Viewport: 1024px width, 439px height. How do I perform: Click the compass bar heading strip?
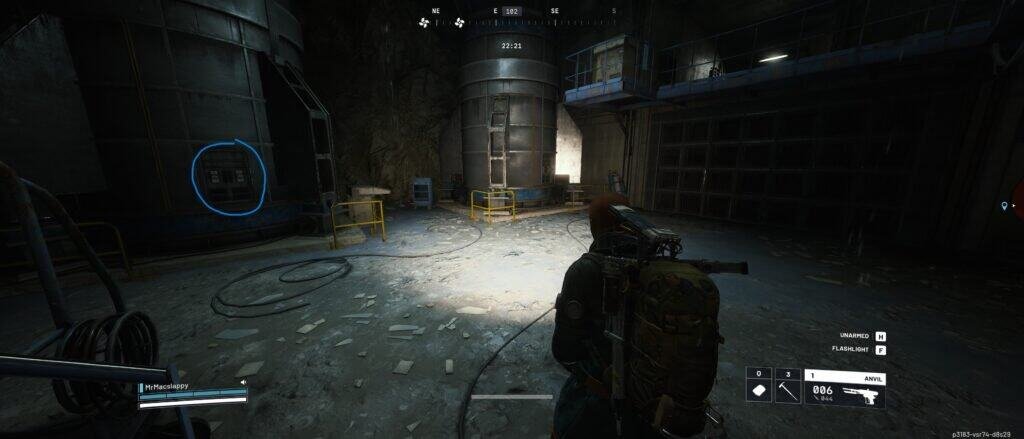(511, 12)
